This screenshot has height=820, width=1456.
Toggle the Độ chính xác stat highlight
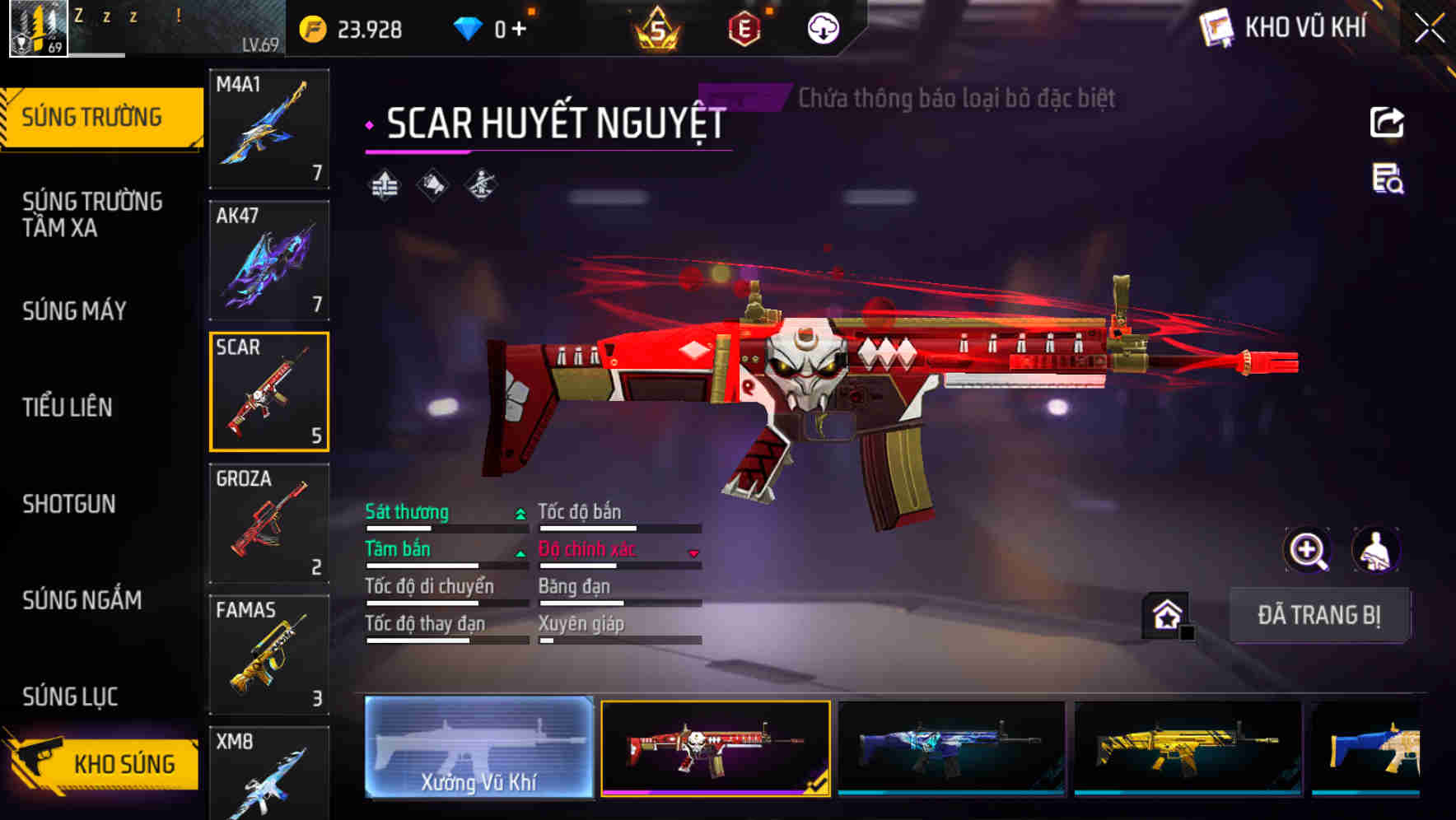tap(590, 549)
